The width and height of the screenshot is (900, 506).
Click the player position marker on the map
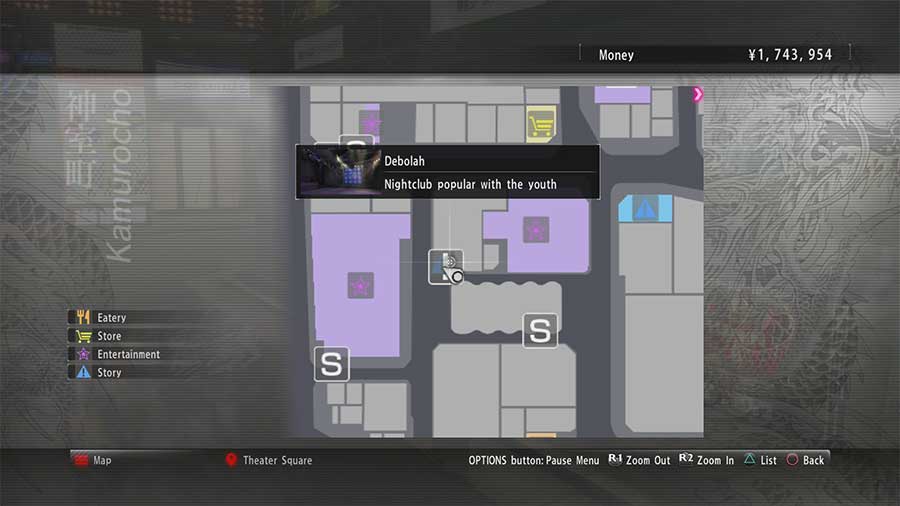(447, 266)
